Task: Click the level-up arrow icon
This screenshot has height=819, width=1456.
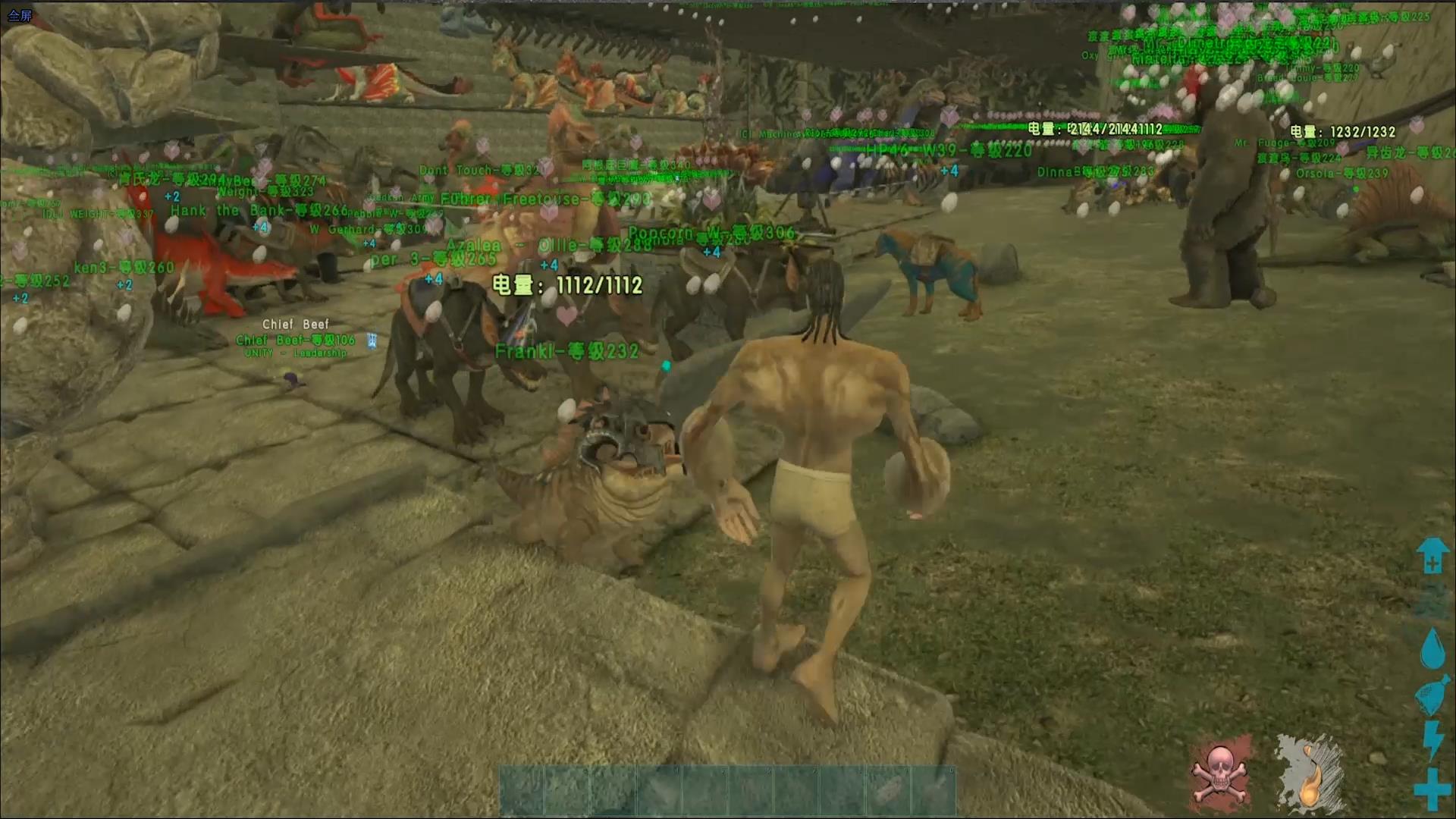Action: pos(1432,556)
